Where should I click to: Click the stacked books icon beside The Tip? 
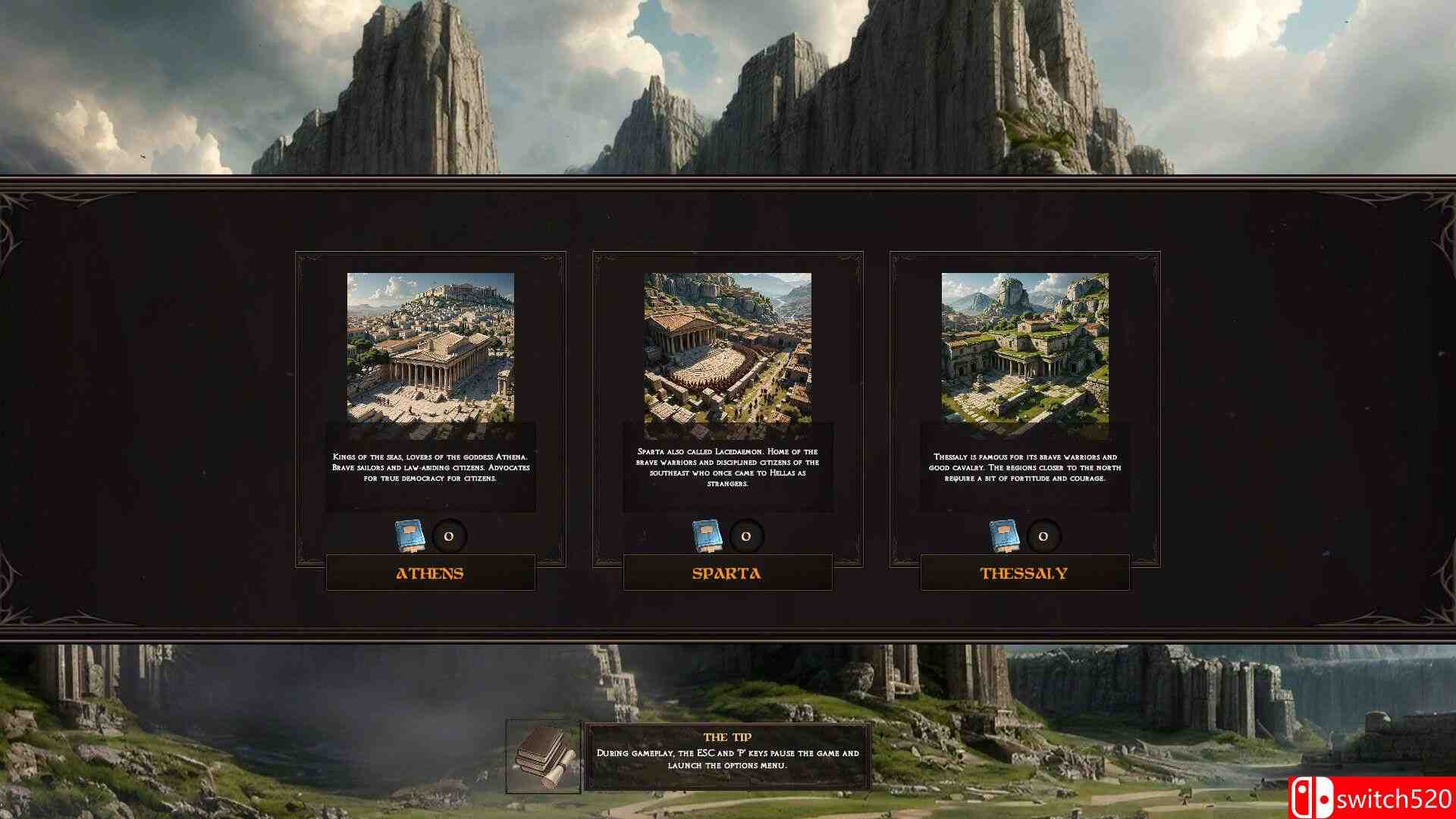541,756
